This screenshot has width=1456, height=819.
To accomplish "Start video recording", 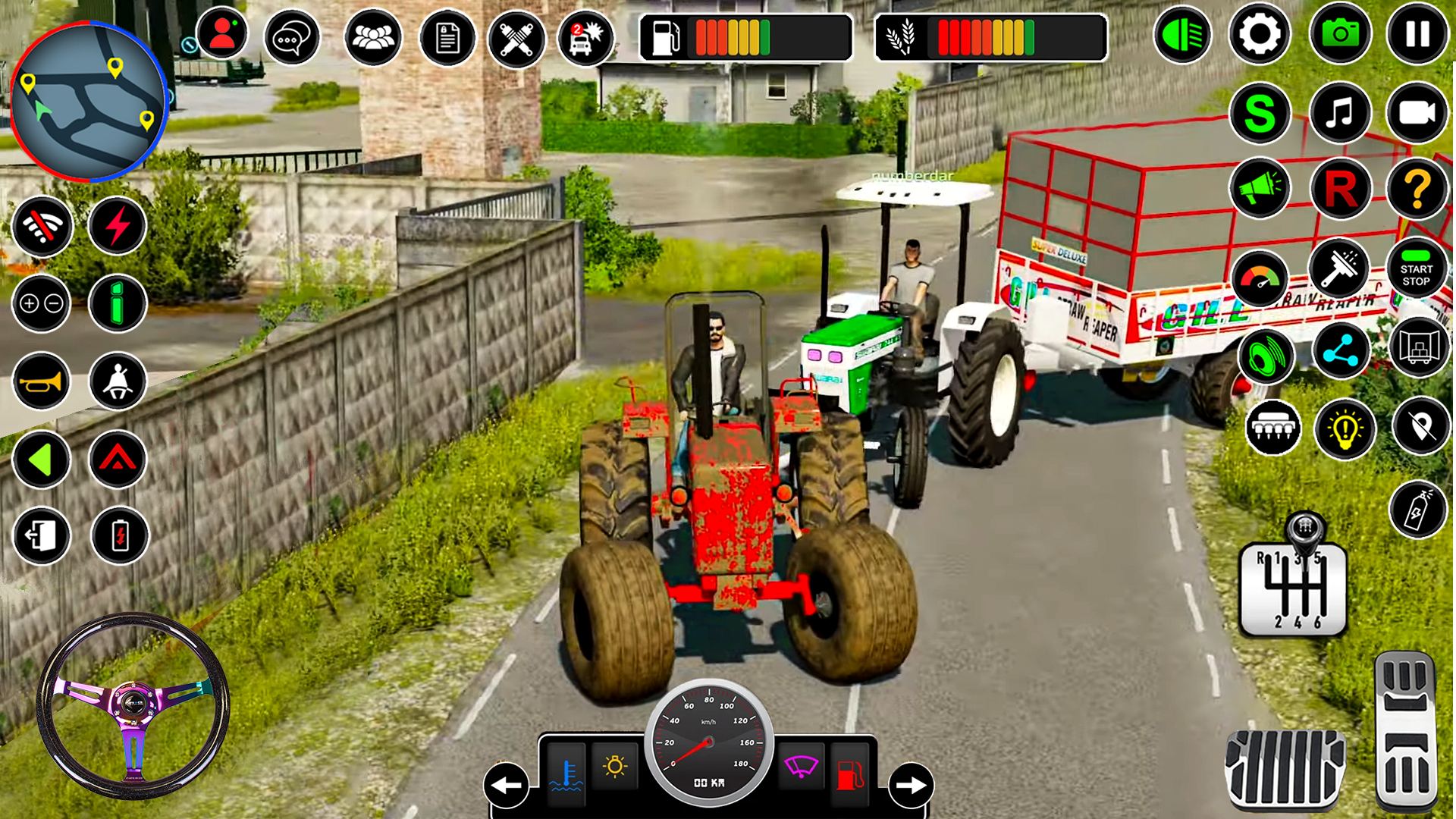I will click(x=1417, y=112).
